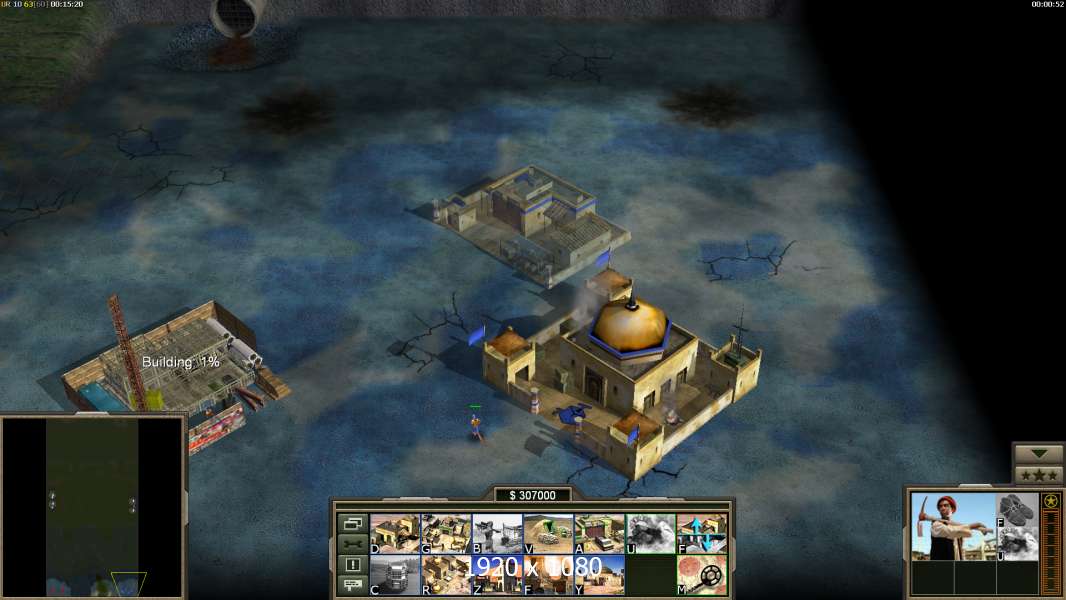Activate the blue up-down arrows icon

pyautogui.click(x=702, y=533)
